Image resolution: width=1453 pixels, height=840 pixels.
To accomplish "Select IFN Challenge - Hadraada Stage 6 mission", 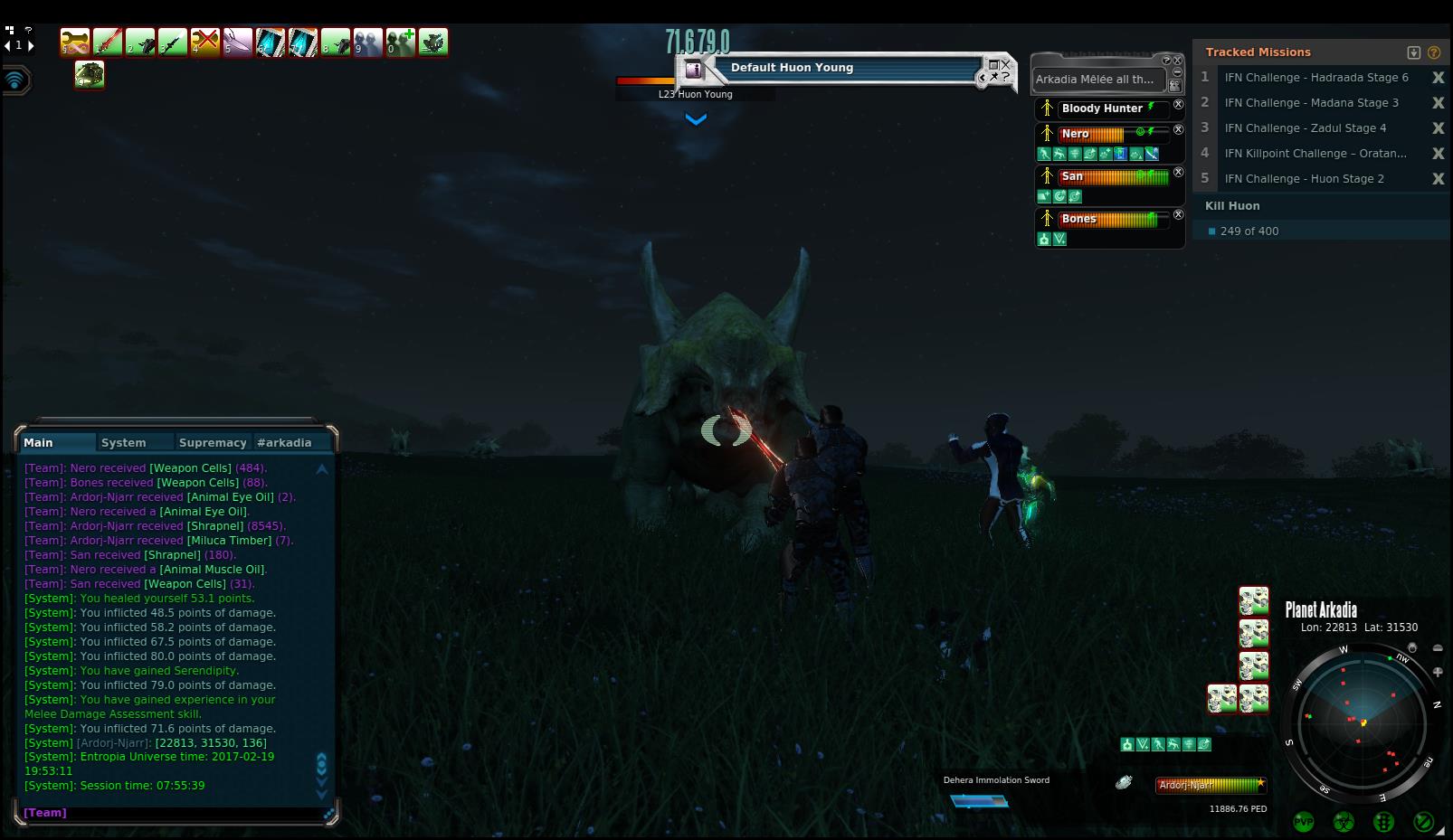I will [1315, 78].
